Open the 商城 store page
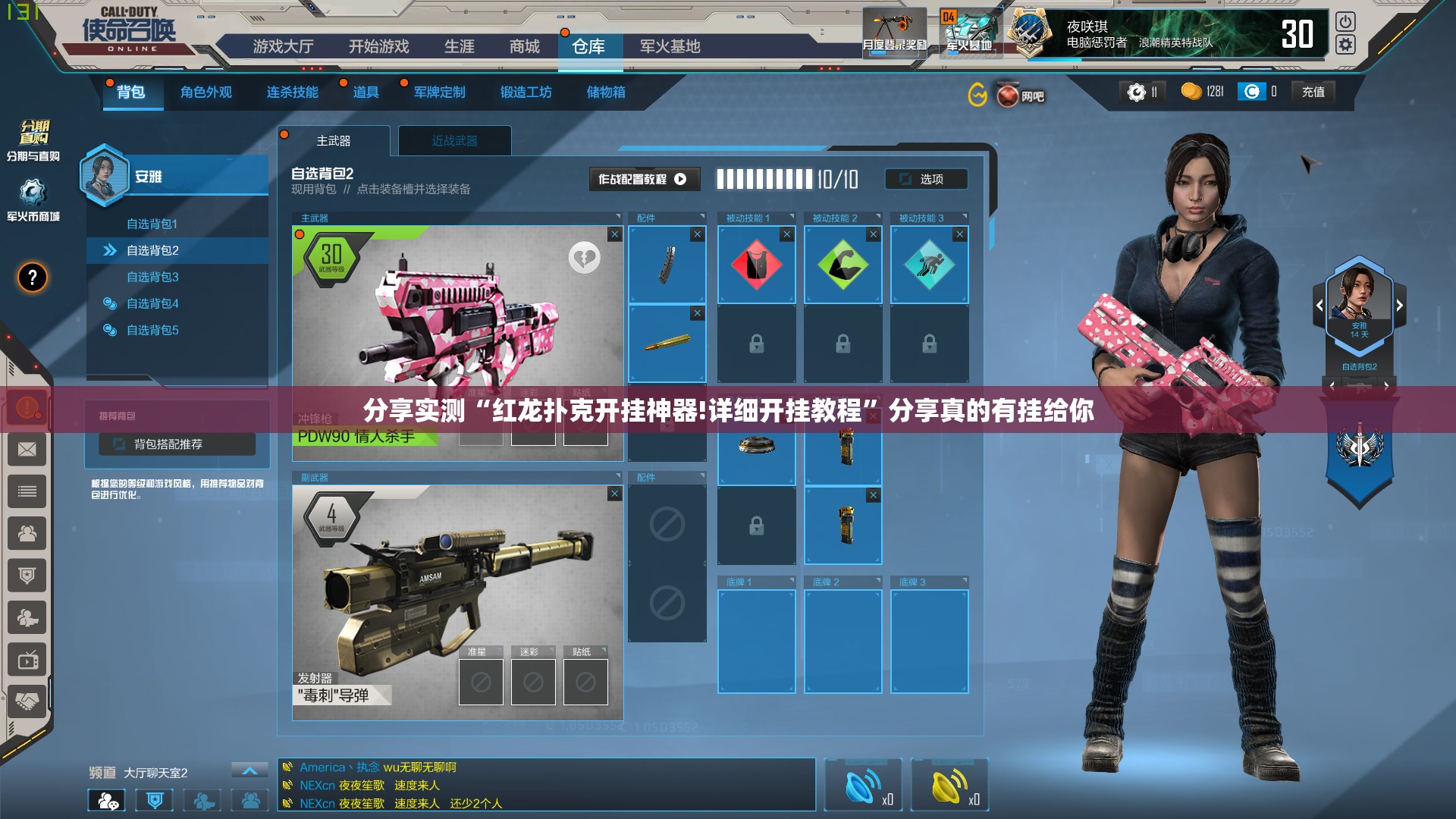Viewport: 1456px width, 819px height. (524, 47)
